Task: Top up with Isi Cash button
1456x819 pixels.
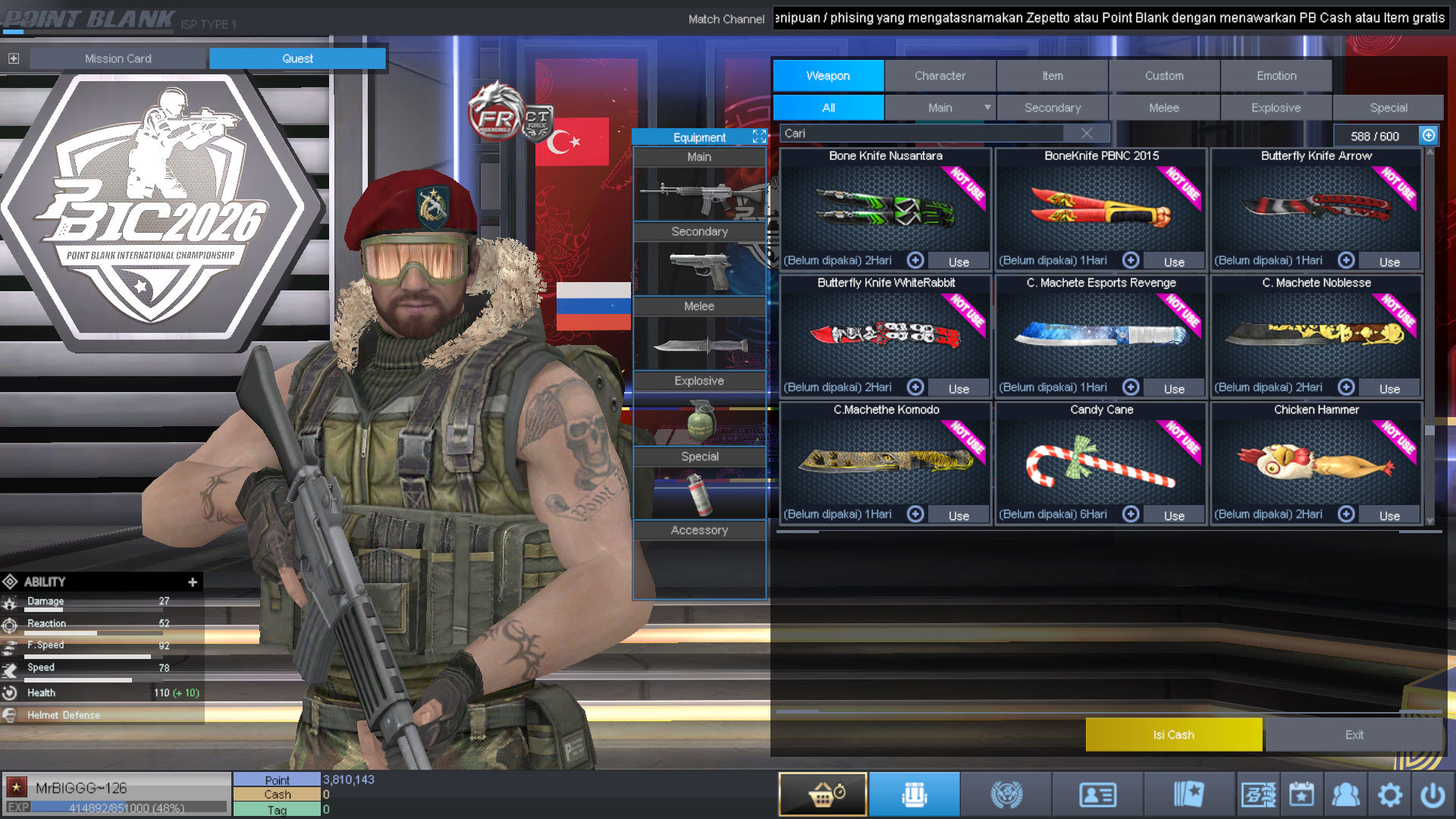Action: coord(1173,735)
